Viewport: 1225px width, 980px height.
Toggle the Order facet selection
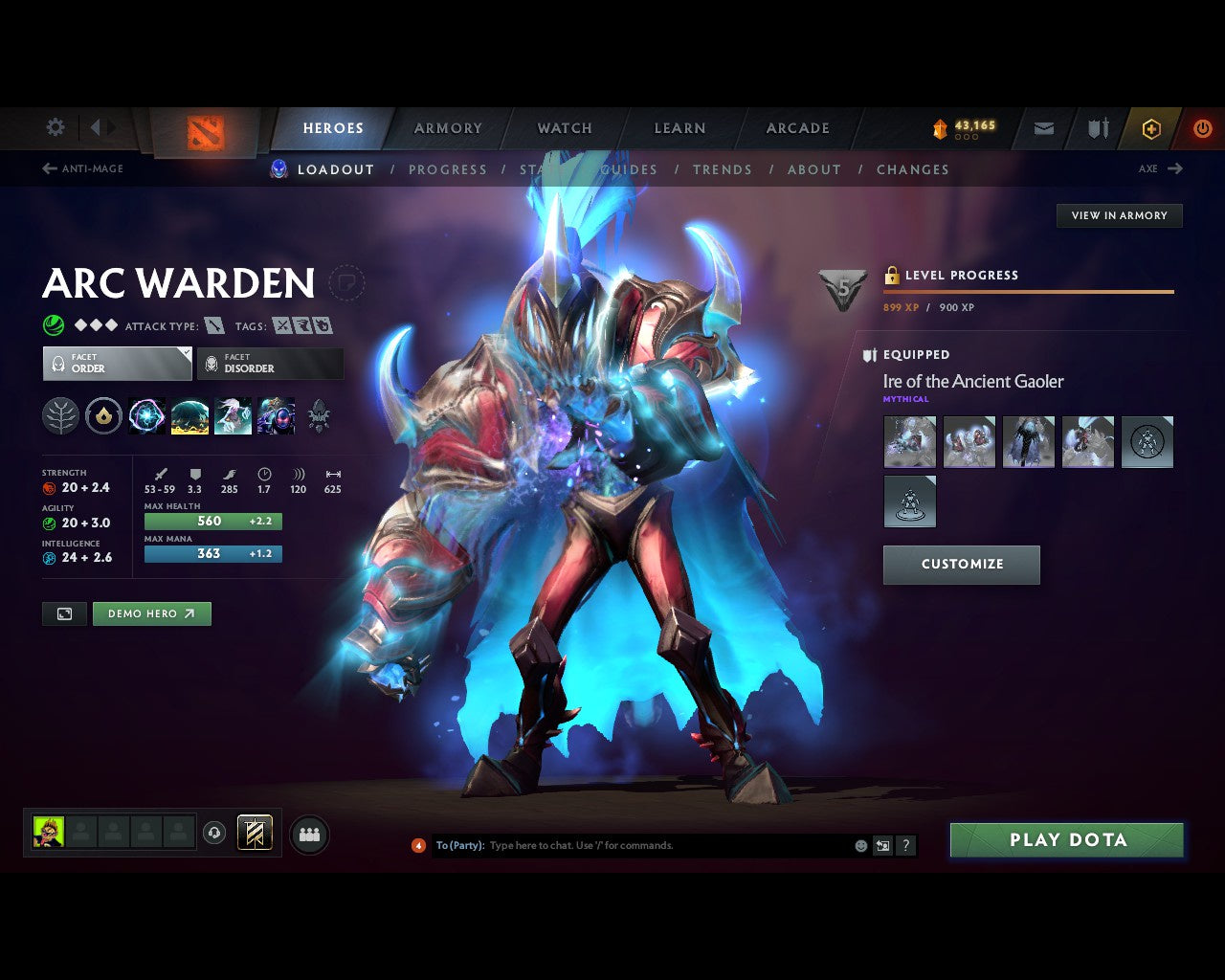pos(117,364)
